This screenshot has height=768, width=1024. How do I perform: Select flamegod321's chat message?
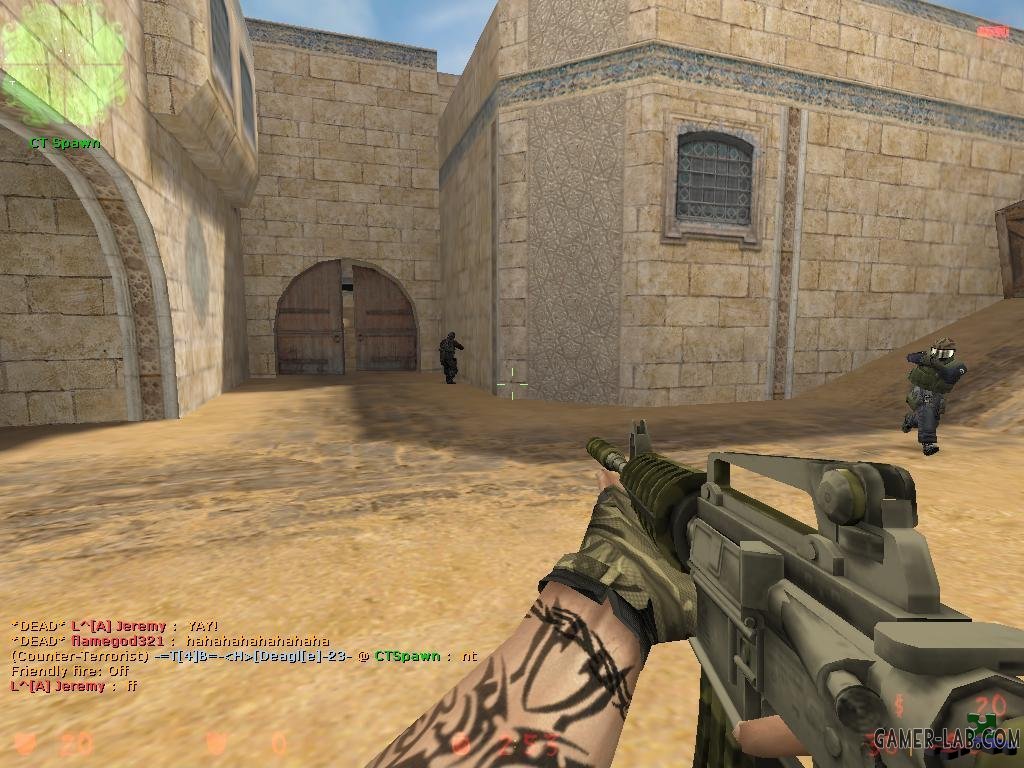(x=170, y=641)
